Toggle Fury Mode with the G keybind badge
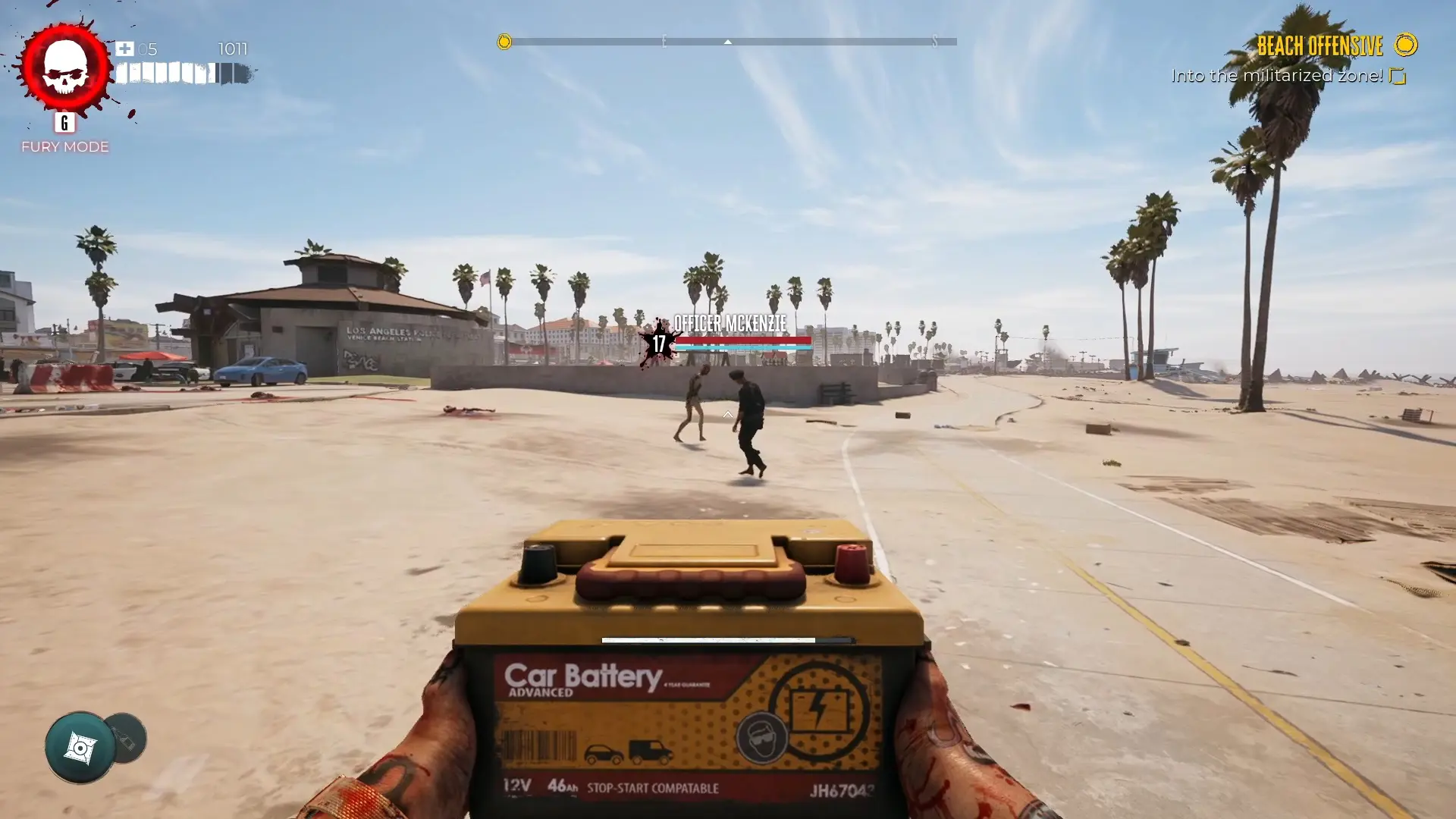Image resolution: width=1456 pixels, height=819 pixels. (x=64, y=123)
